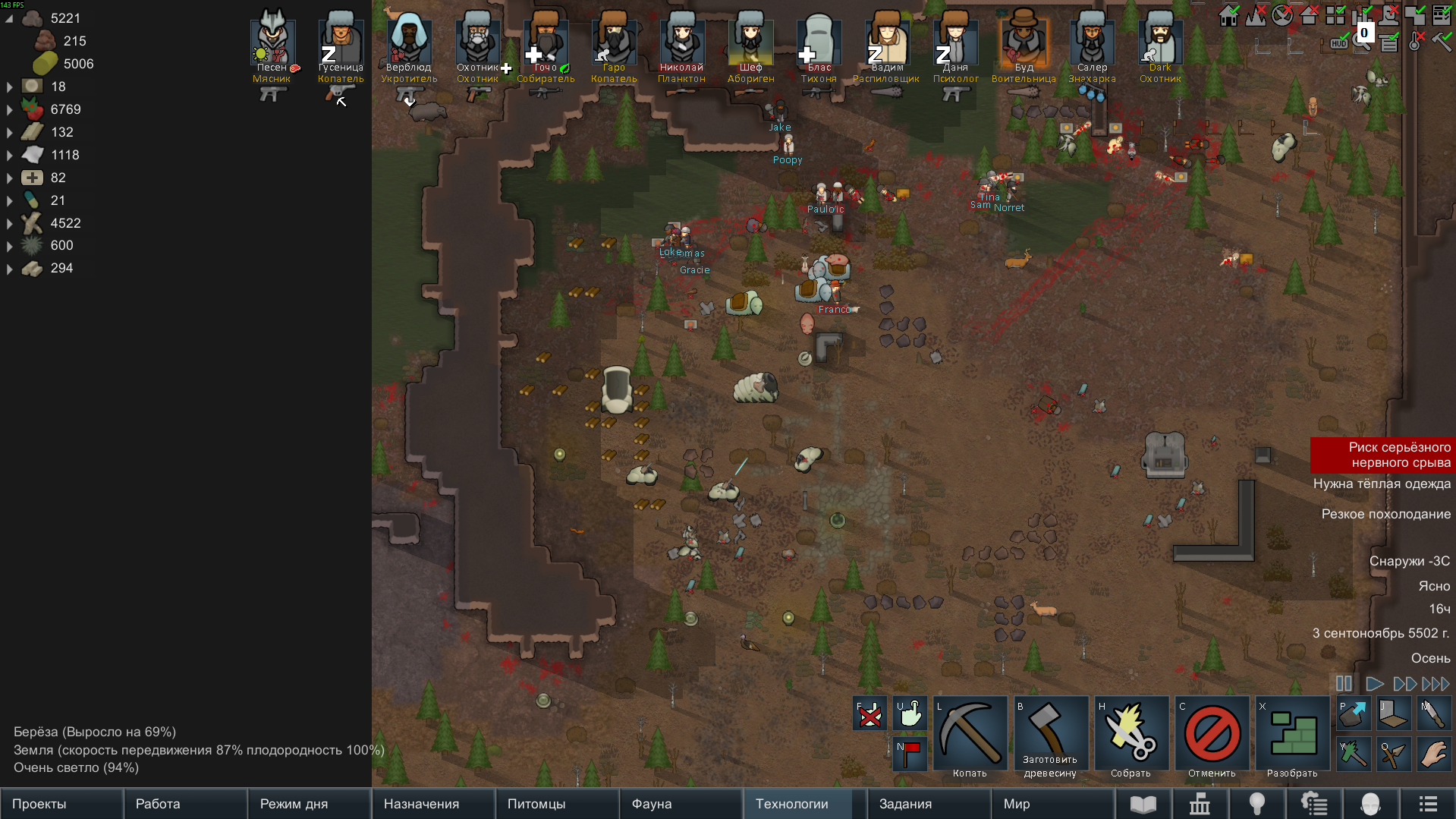Image resolution: width=1456 pixels, height=819 pixels.
Task: Open the Задания quests tab
Action: pos(928,804)
